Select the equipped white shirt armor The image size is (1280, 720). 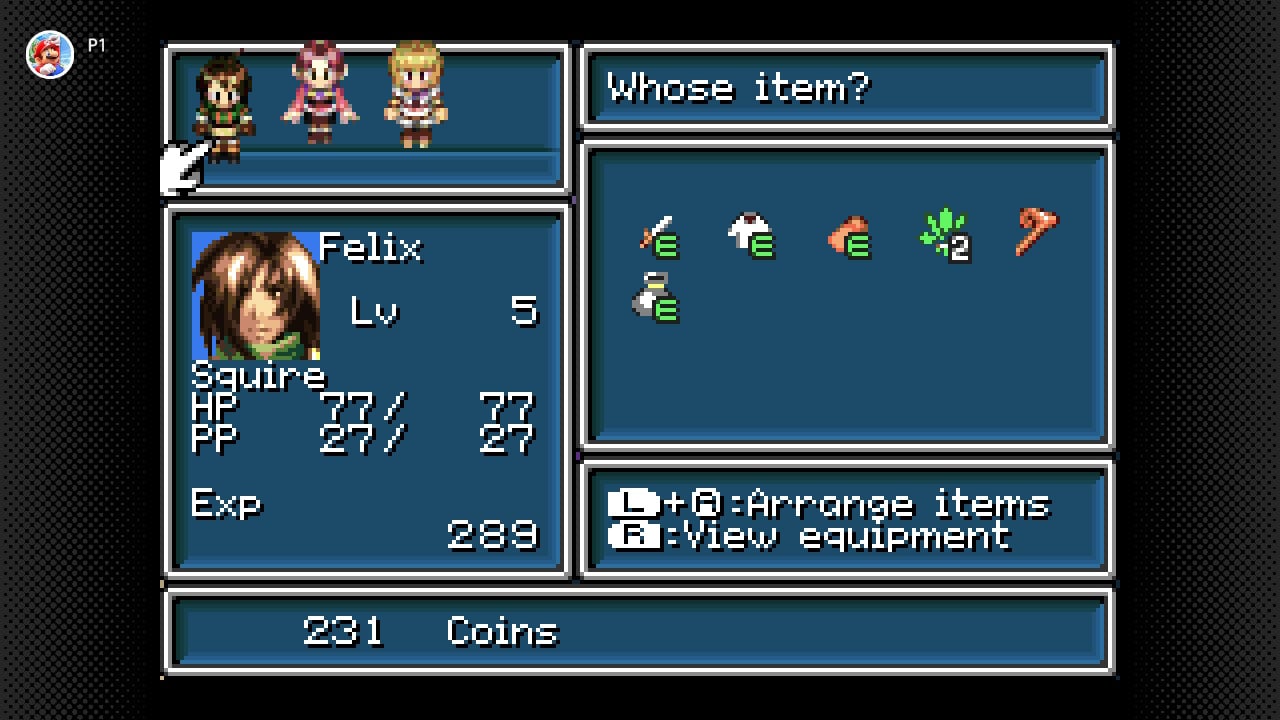(752, 236)
